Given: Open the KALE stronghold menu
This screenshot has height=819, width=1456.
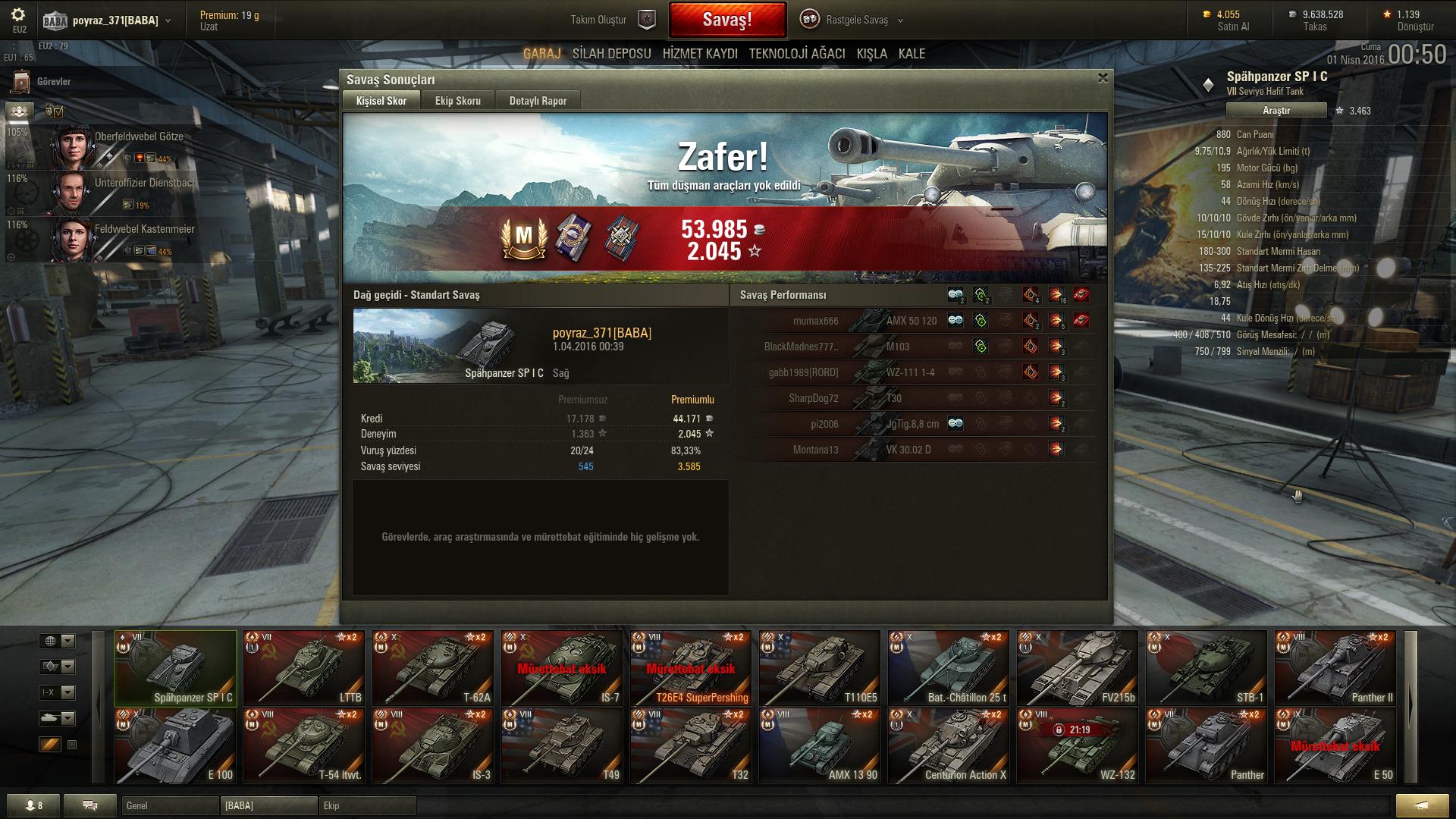Looking at the screenshot, I should [912, 54].
